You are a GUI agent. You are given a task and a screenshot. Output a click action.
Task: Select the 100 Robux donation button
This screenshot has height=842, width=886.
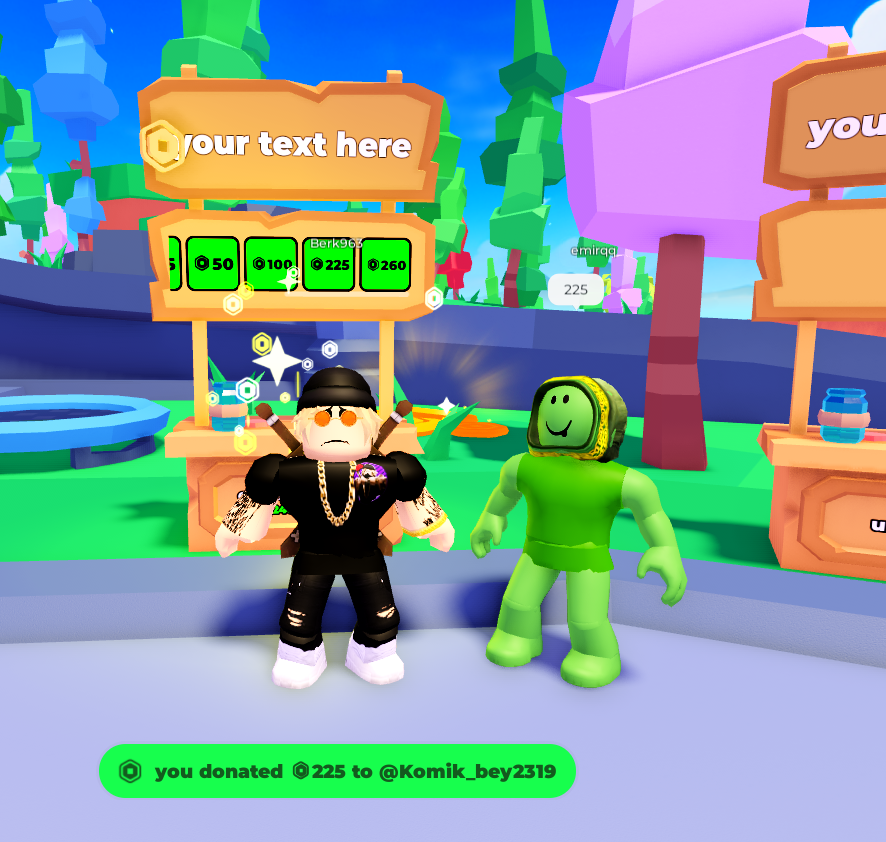(x=271, y=265)
